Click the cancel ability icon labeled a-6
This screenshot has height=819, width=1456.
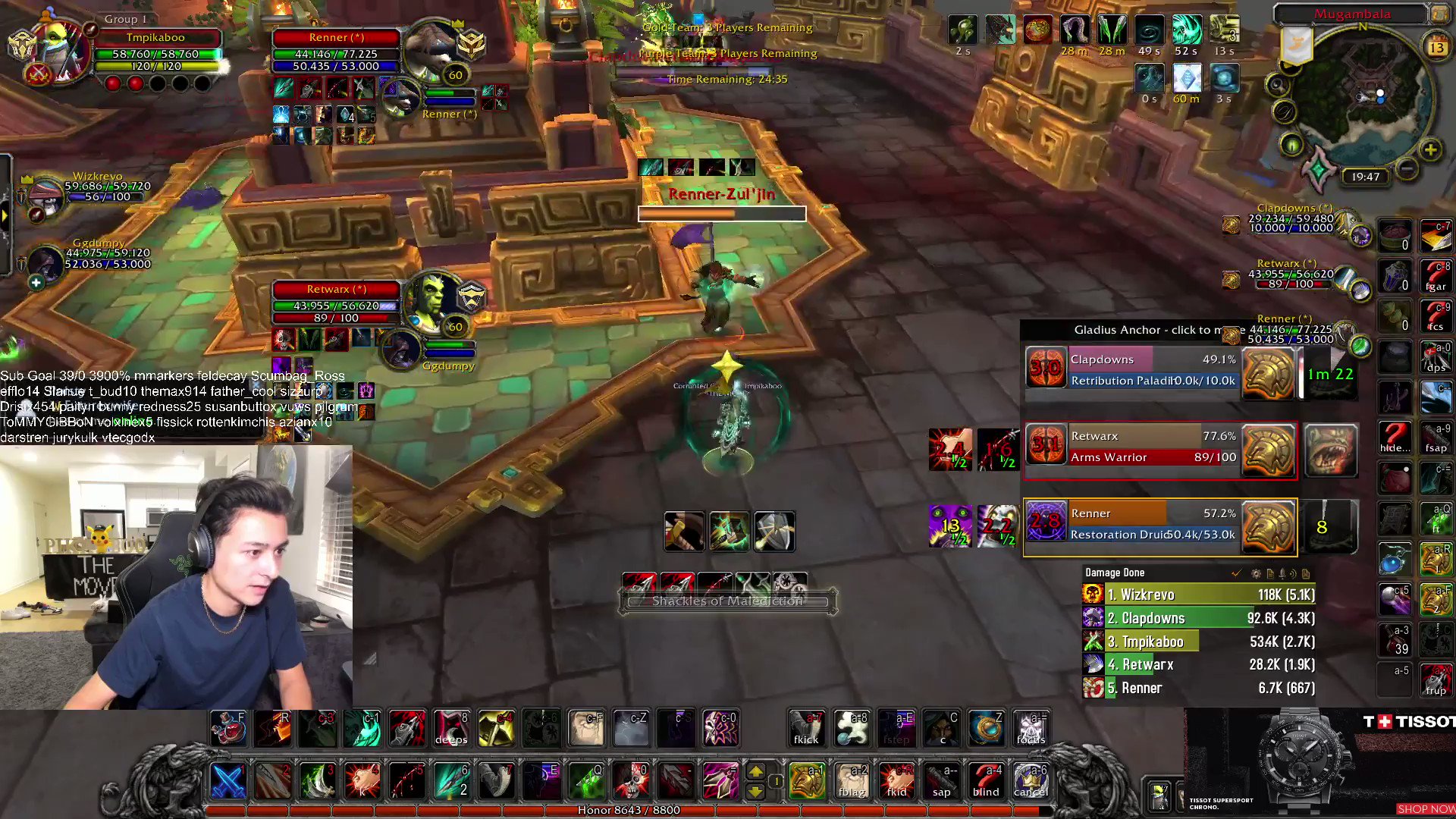(1031, 781)
